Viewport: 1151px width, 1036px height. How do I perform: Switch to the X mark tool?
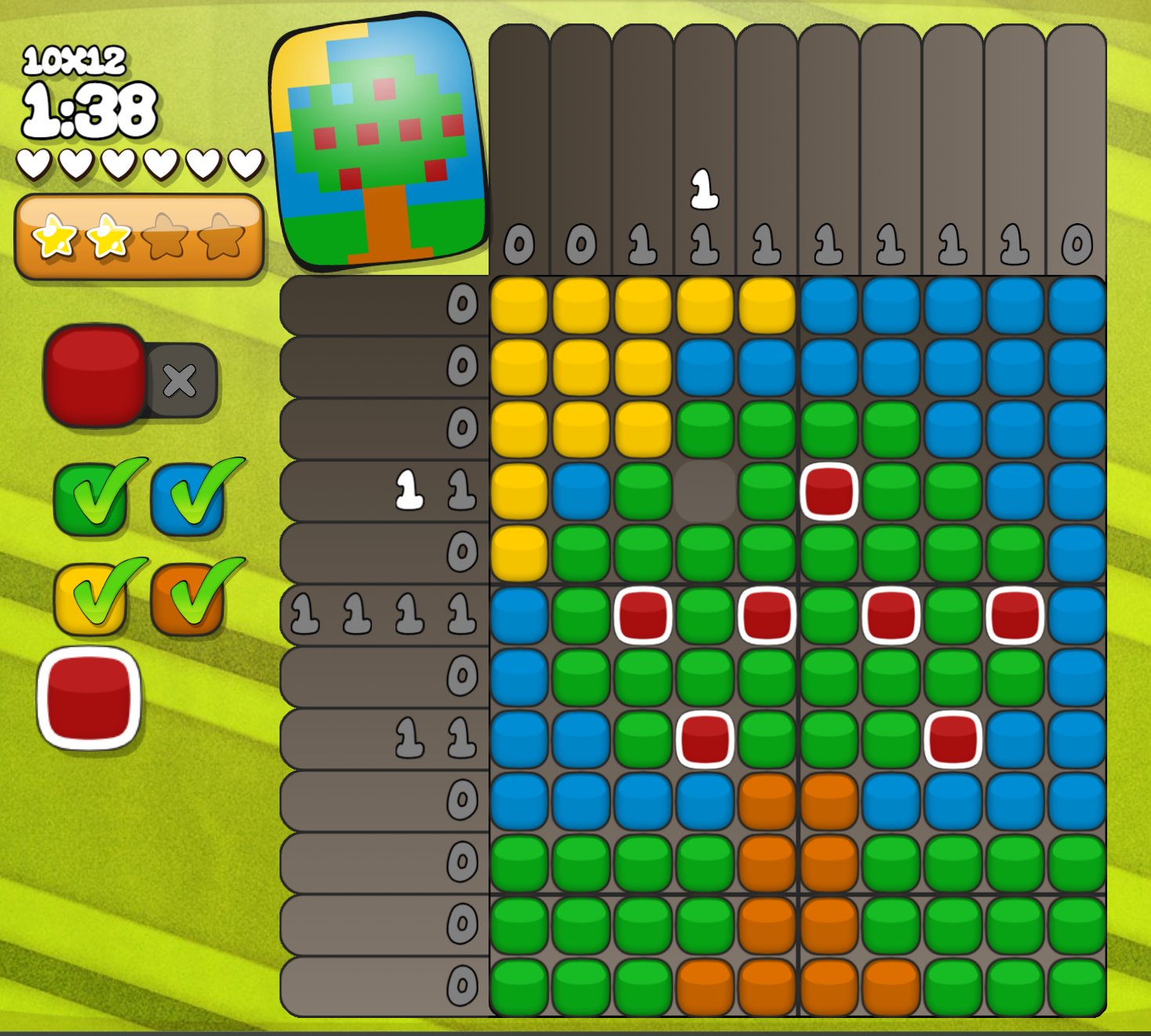pos(181,381)
